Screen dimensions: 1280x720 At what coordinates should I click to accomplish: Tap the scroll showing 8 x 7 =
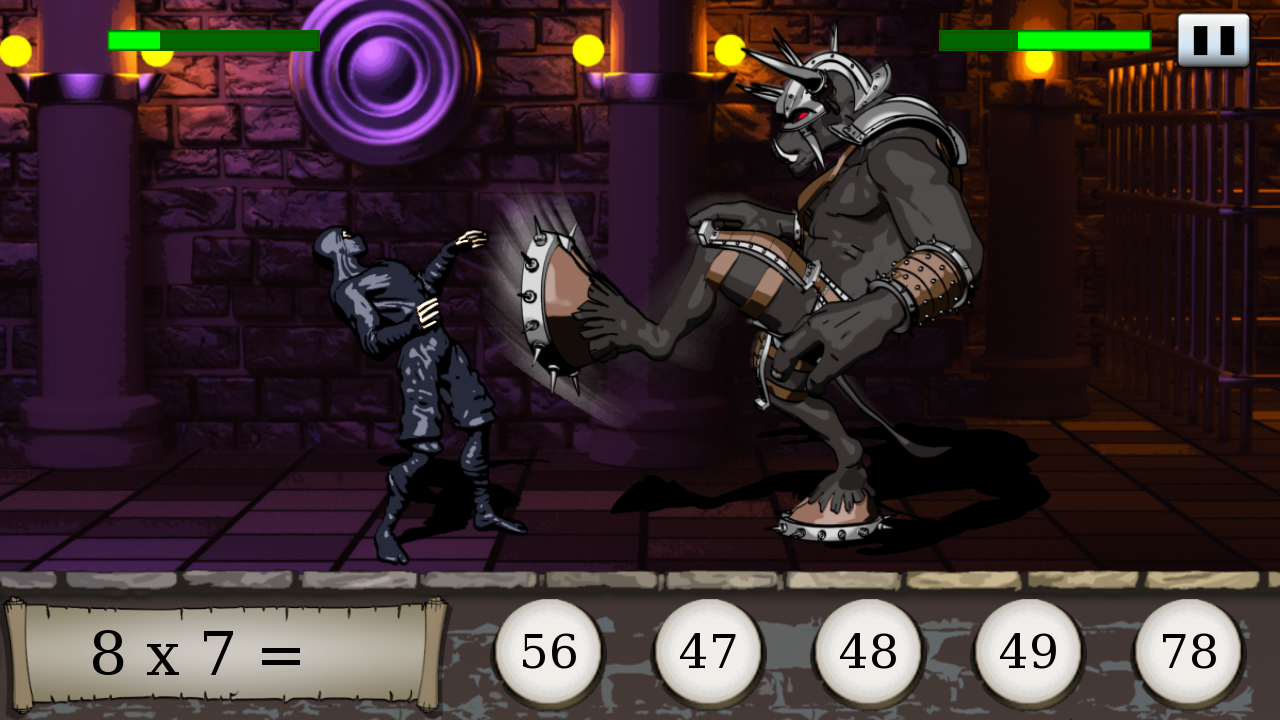(225, 652)
